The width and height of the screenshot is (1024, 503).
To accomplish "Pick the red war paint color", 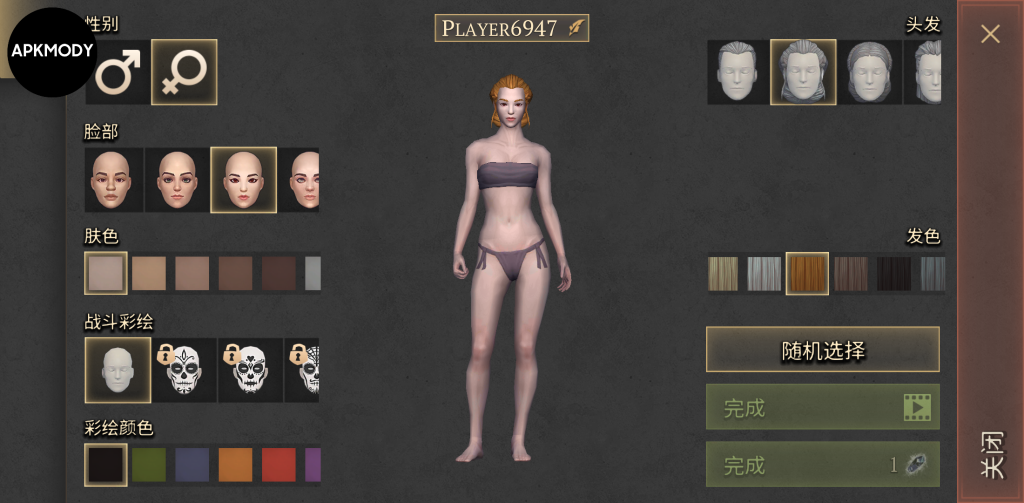I will point(279,465).
